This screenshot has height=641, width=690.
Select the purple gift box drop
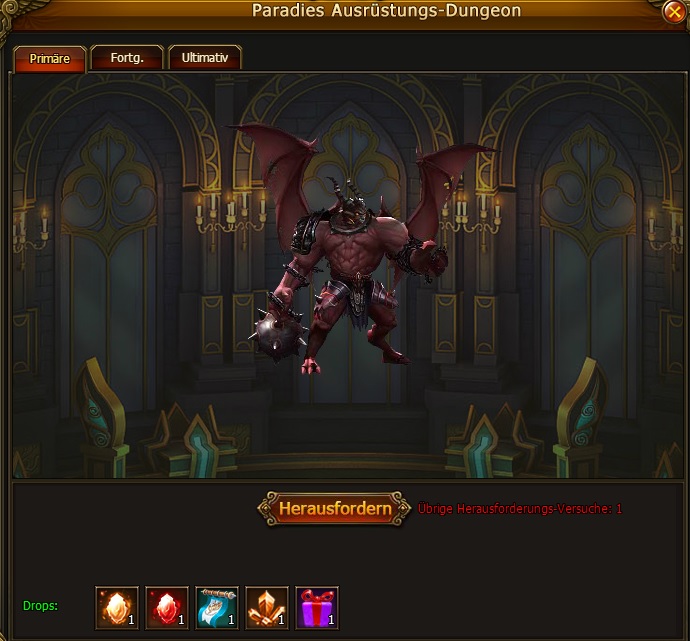click(317, 607)
